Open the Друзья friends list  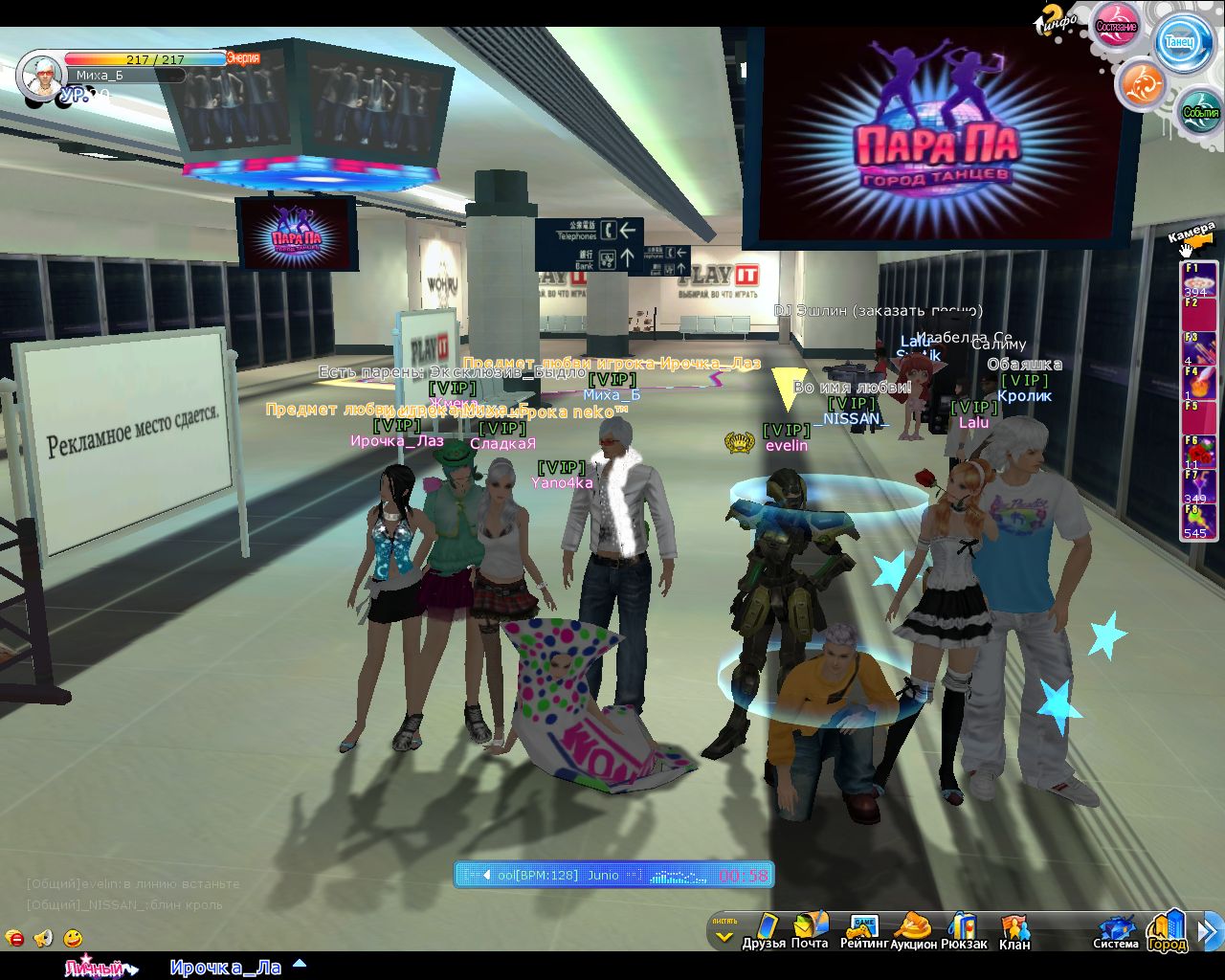tap(763, 931)
